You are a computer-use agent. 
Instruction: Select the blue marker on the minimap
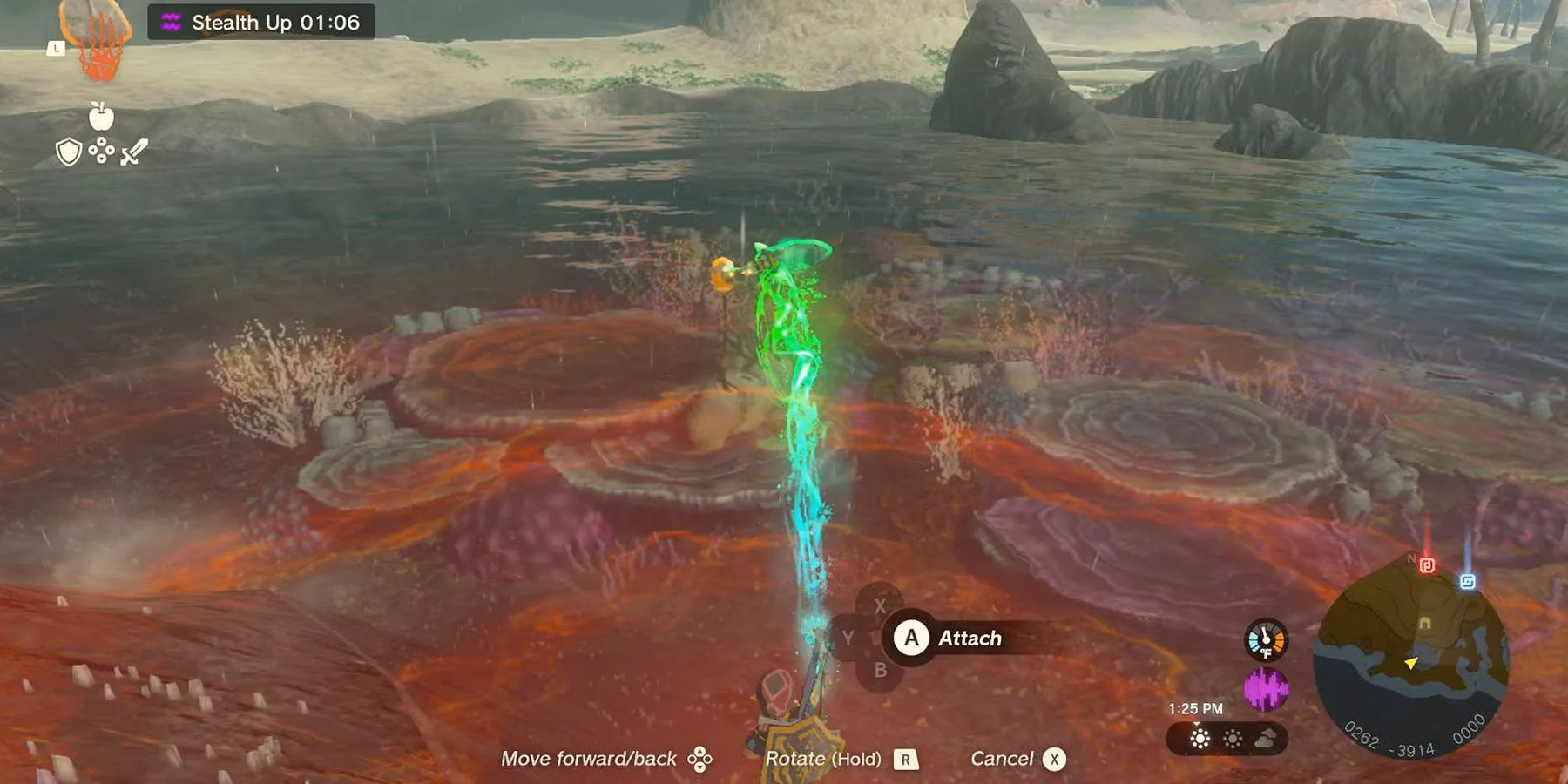tap(1468, 581)
